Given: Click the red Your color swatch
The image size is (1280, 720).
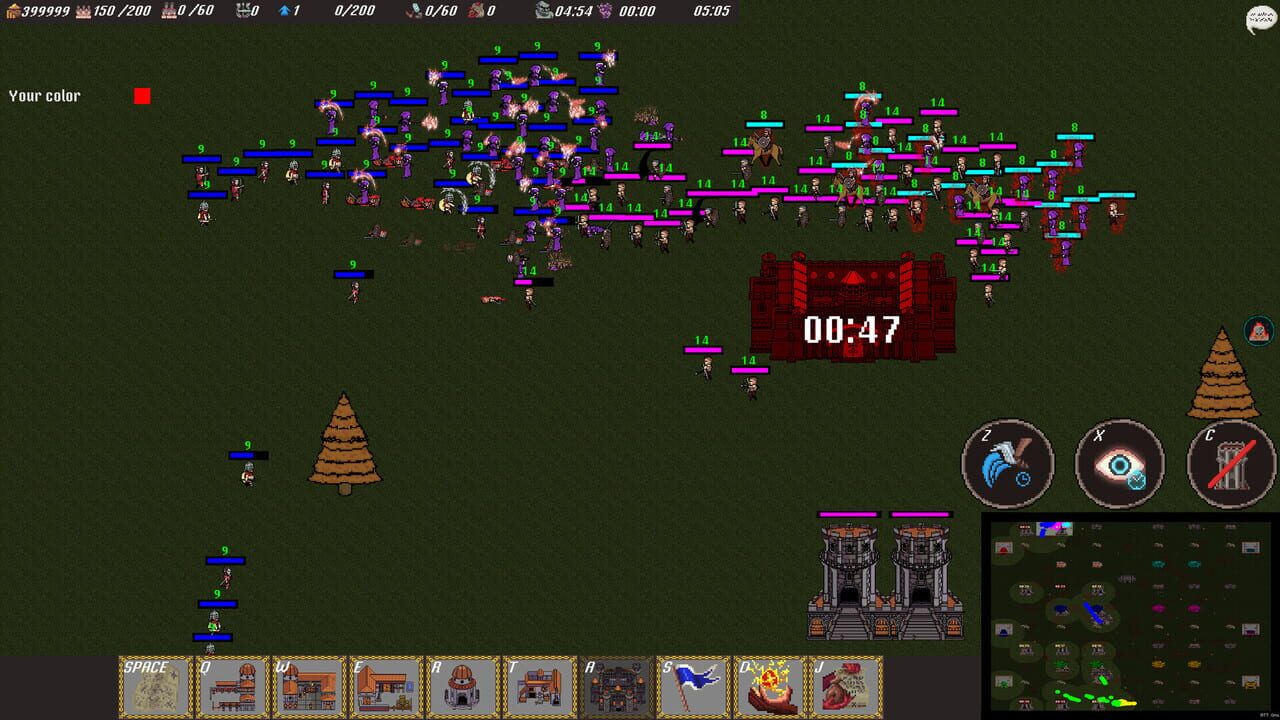Looking at the screenshot, I should click(142, 95).
